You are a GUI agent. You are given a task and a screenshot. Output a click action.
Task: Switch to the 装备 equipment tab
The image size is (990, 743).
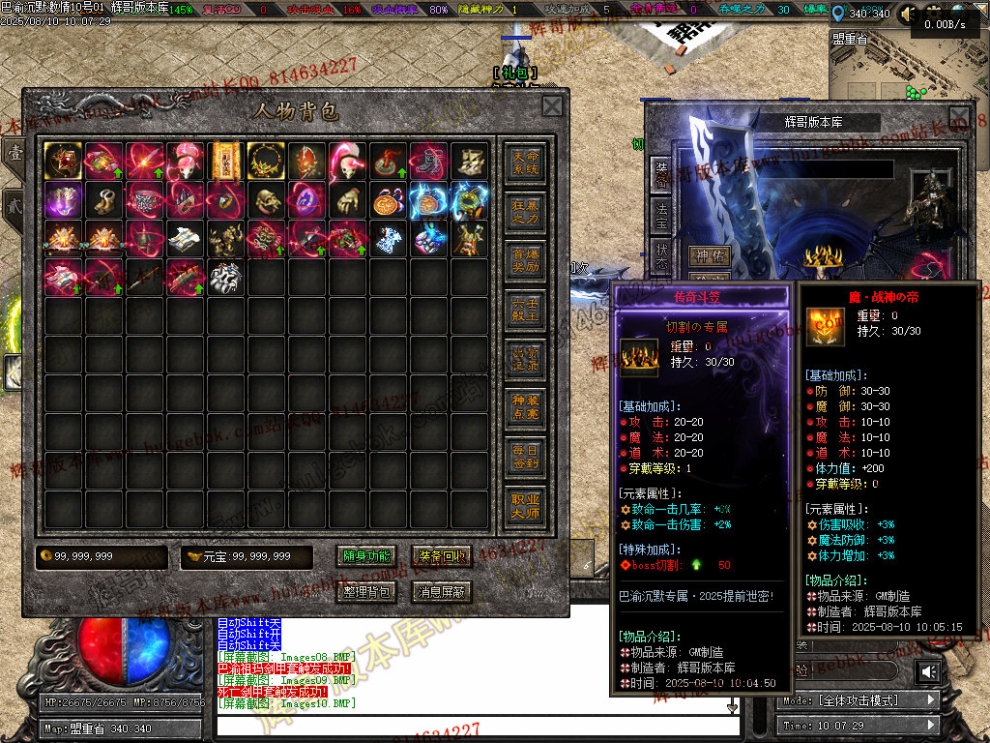(x=661, y=172)
